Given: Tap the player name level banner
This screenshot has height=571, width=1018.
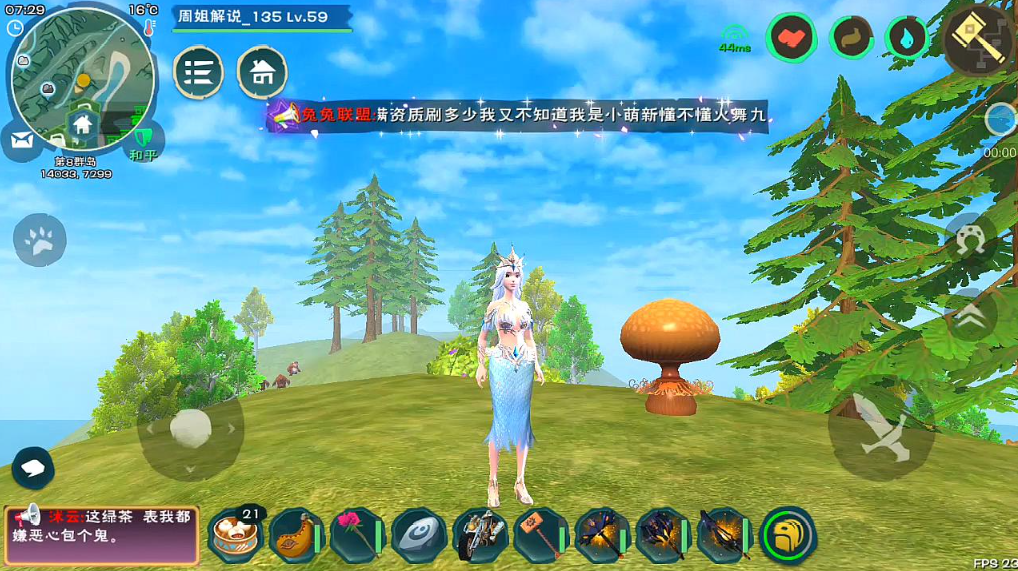Looking at the screenshot, I should click(262, 17).
